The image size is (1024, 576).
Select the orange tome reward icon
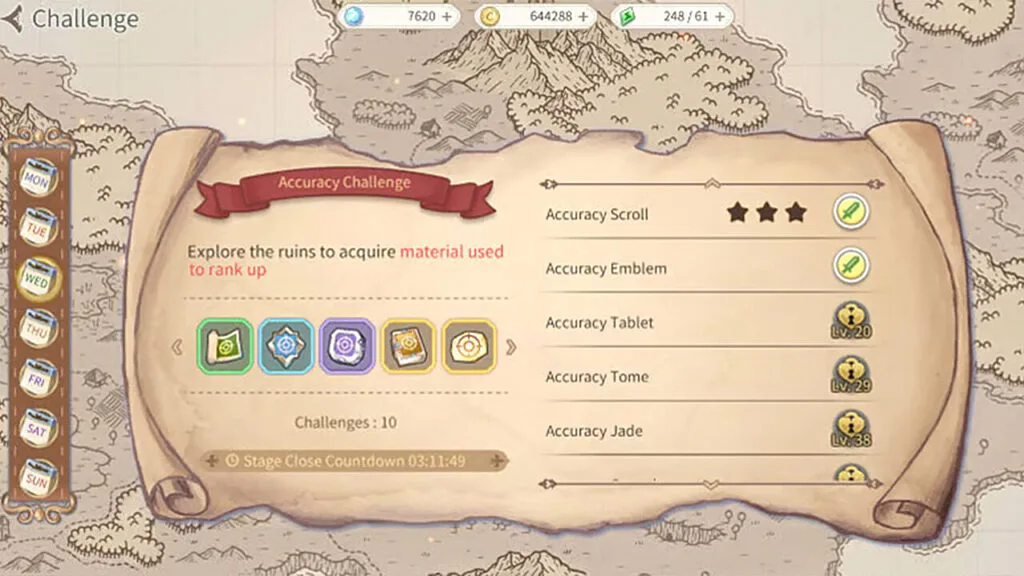coord(408,347)
